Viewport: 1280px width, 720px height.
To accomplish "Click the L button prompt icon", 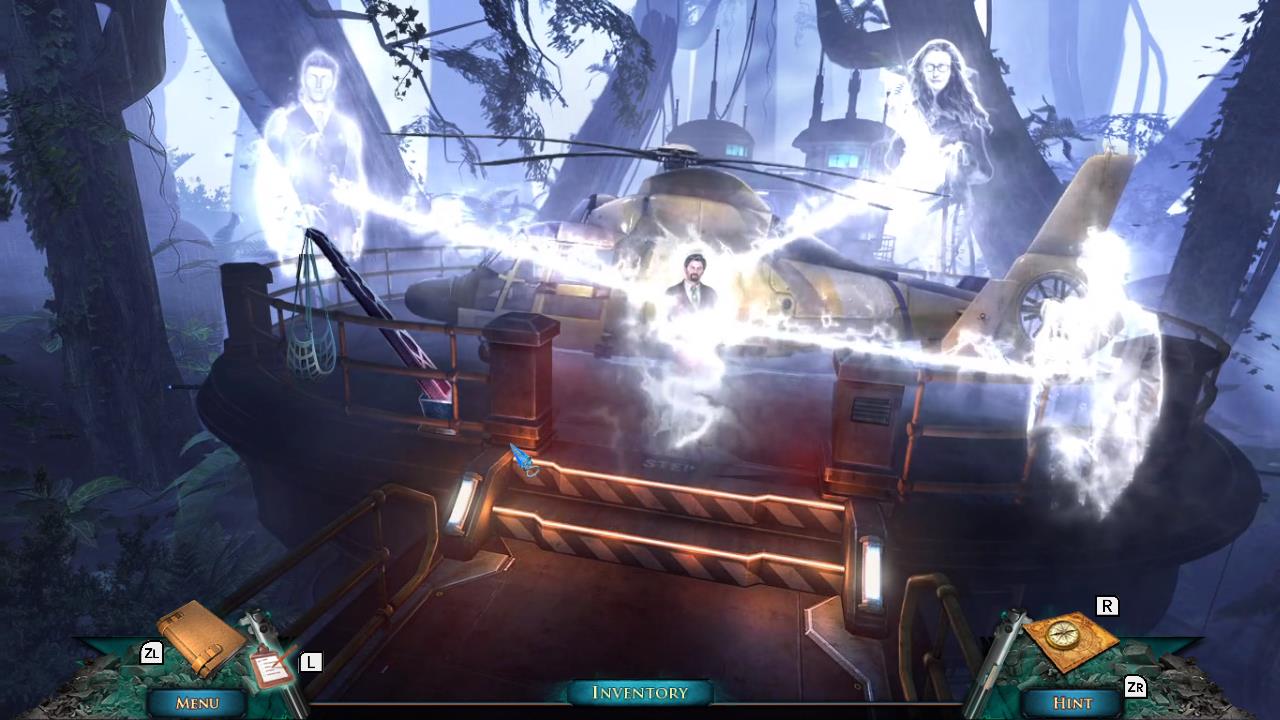I will (x=311, y=660).
